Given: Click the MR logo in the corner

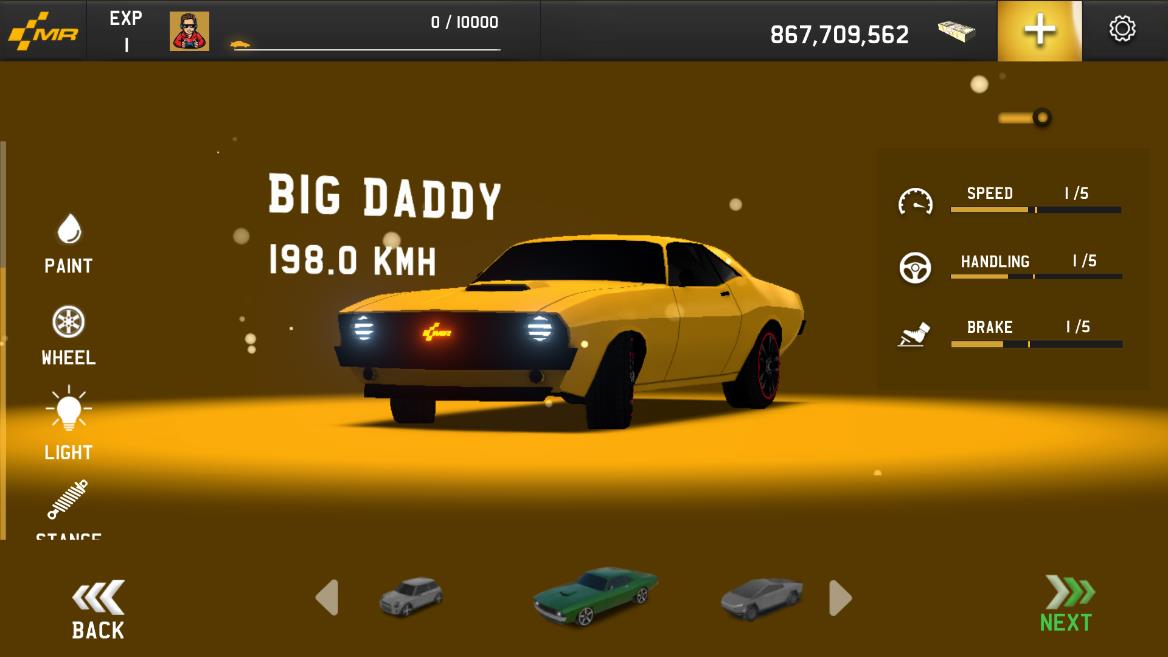Looking at the screenshot, I should point(43,33).
